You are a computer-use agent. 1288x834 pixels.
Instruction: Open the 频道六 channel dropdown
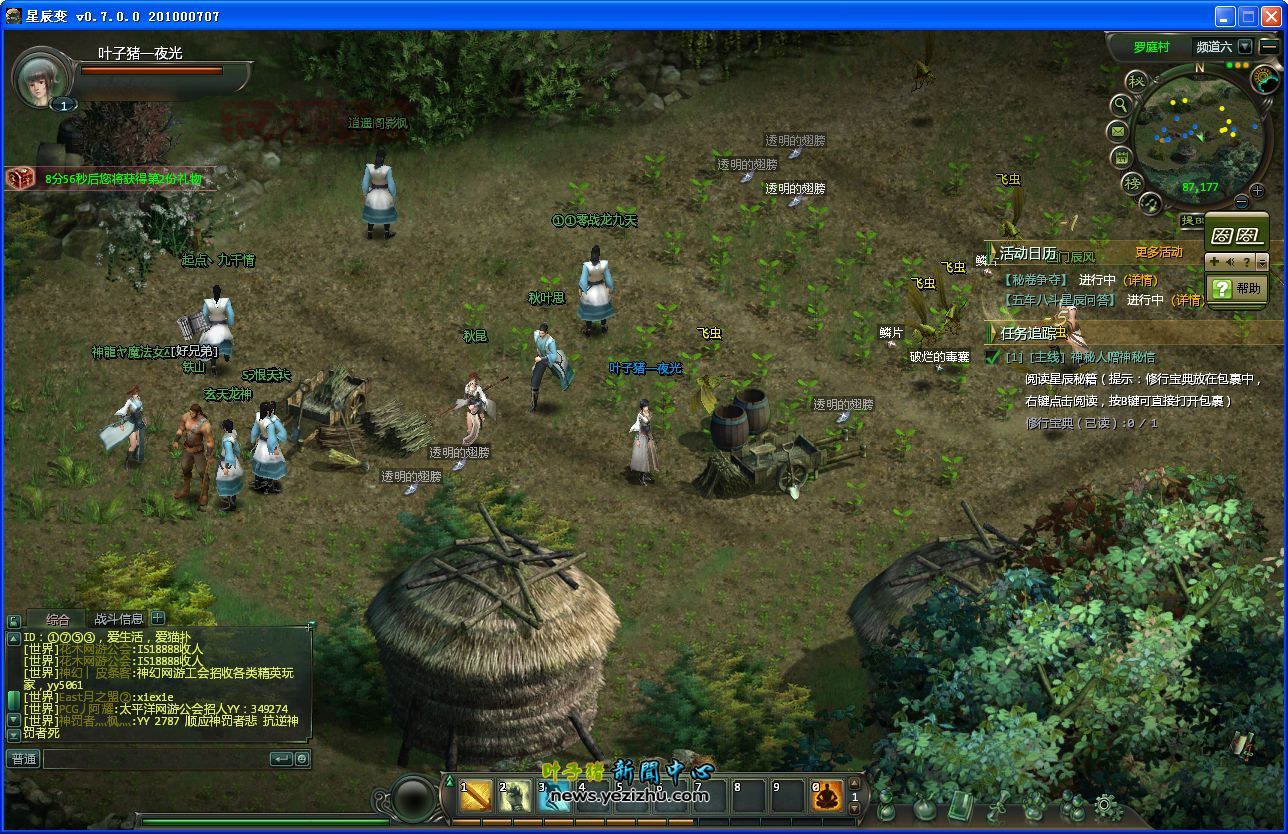1244,46
